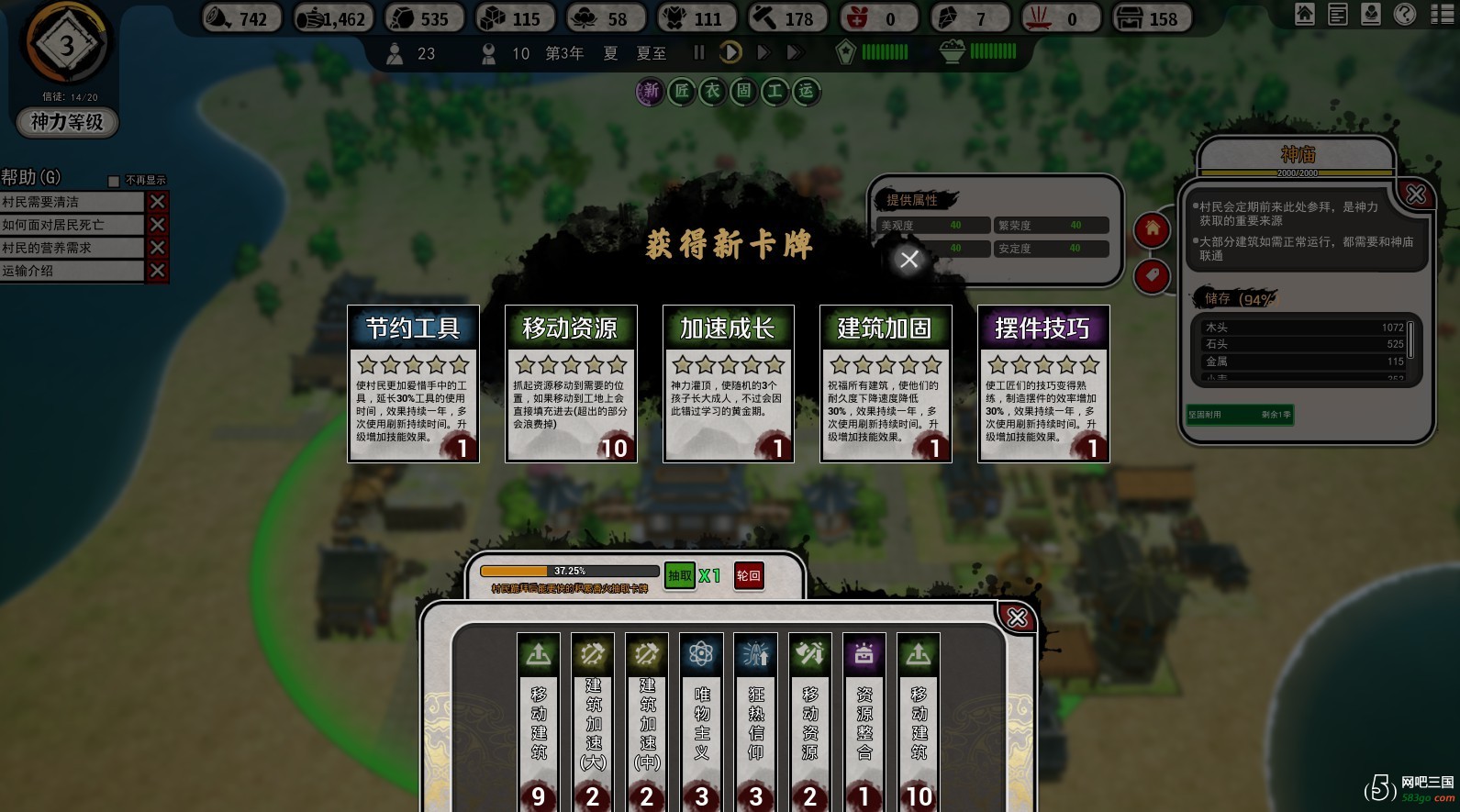The width and height of the screenshot is (1460, 812).
Task: Select the 建筑加速(大) card in hand
Action: 593,720
